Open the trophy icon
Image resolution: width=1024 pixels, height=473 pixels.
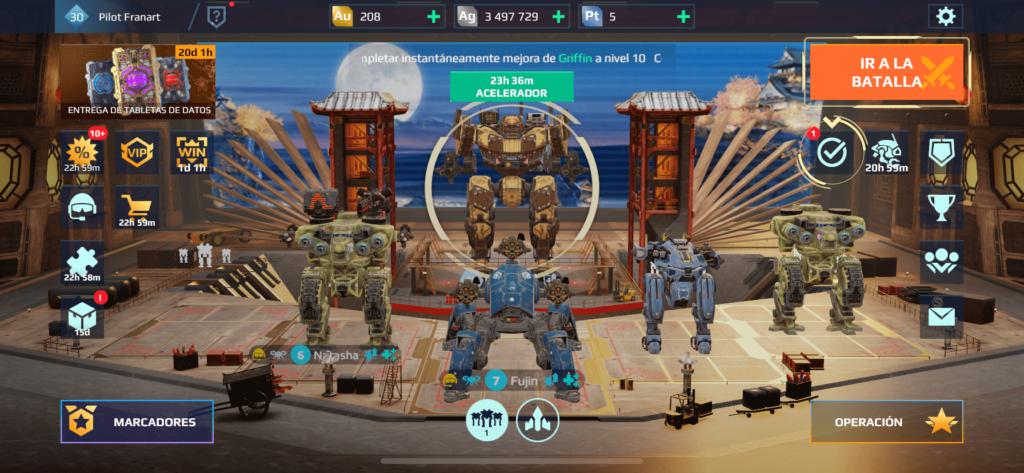click(940, 207)
